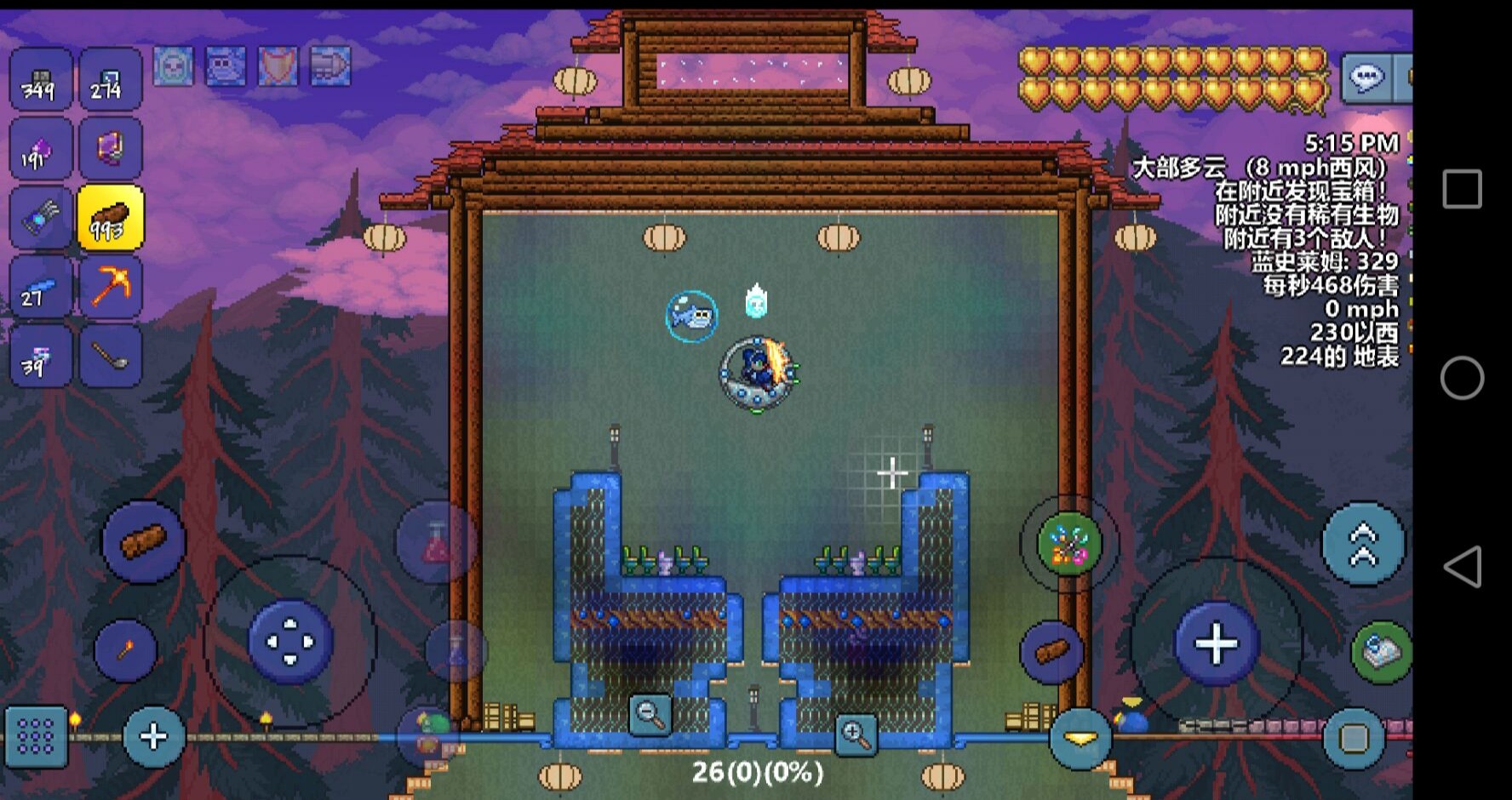Tap the Android back triangle button
This screenshot has width=1512, height=800.
tap(1462, 567)
